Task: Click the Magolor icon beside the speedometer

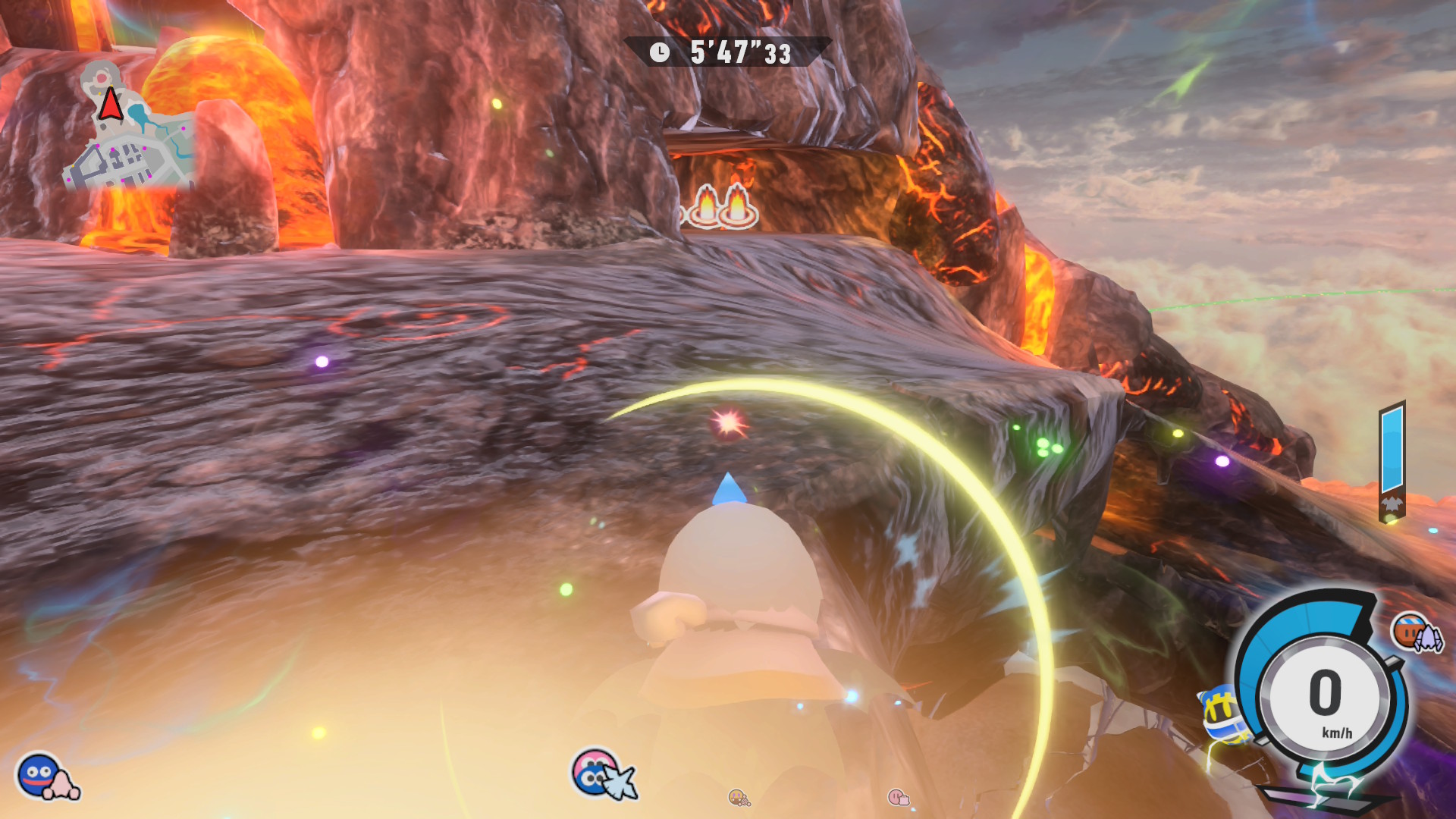Action: (1222, 713)
